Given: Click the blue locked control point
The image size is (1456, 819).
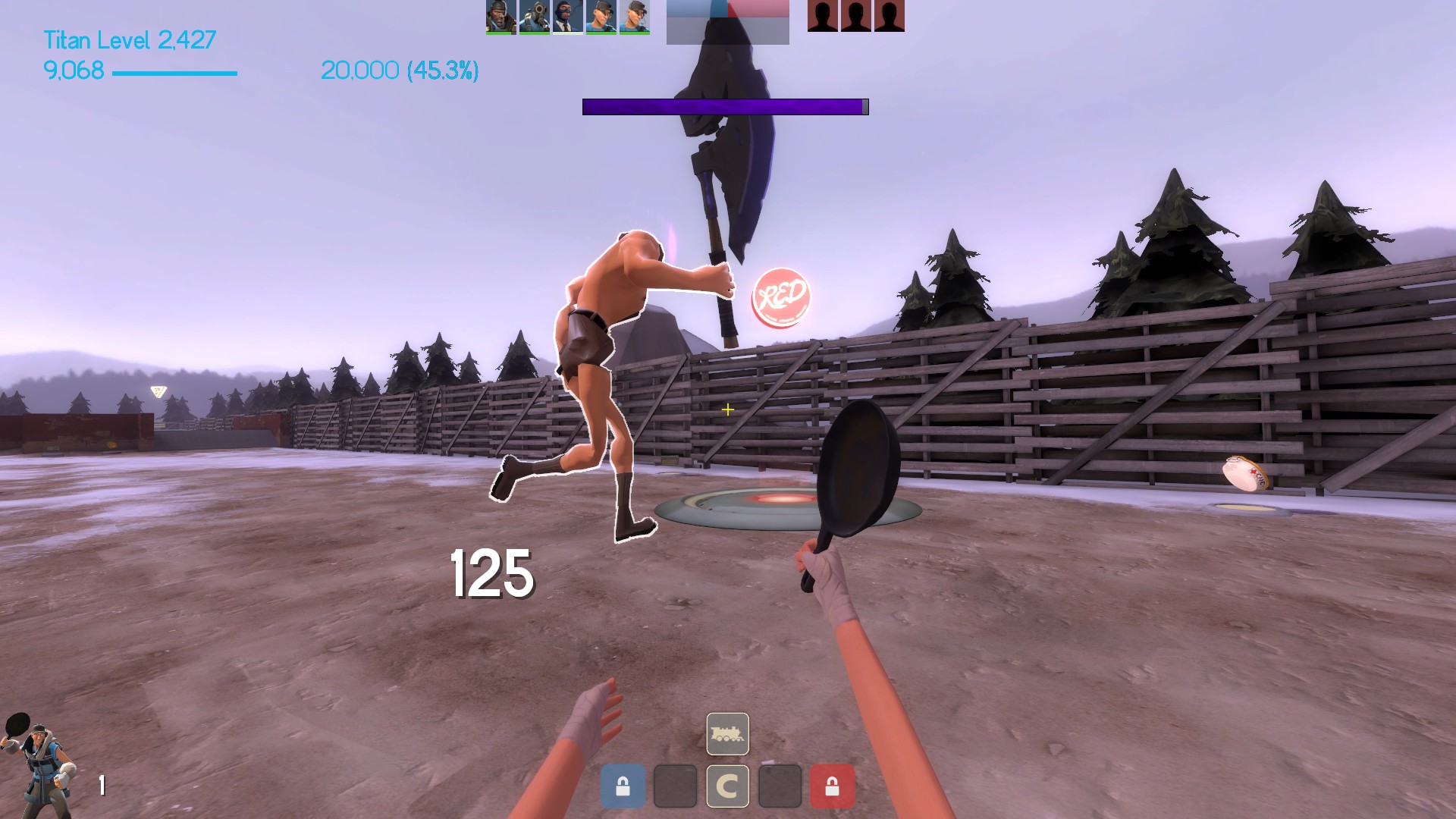Looking at the screenshot, I should click(623, 786).
